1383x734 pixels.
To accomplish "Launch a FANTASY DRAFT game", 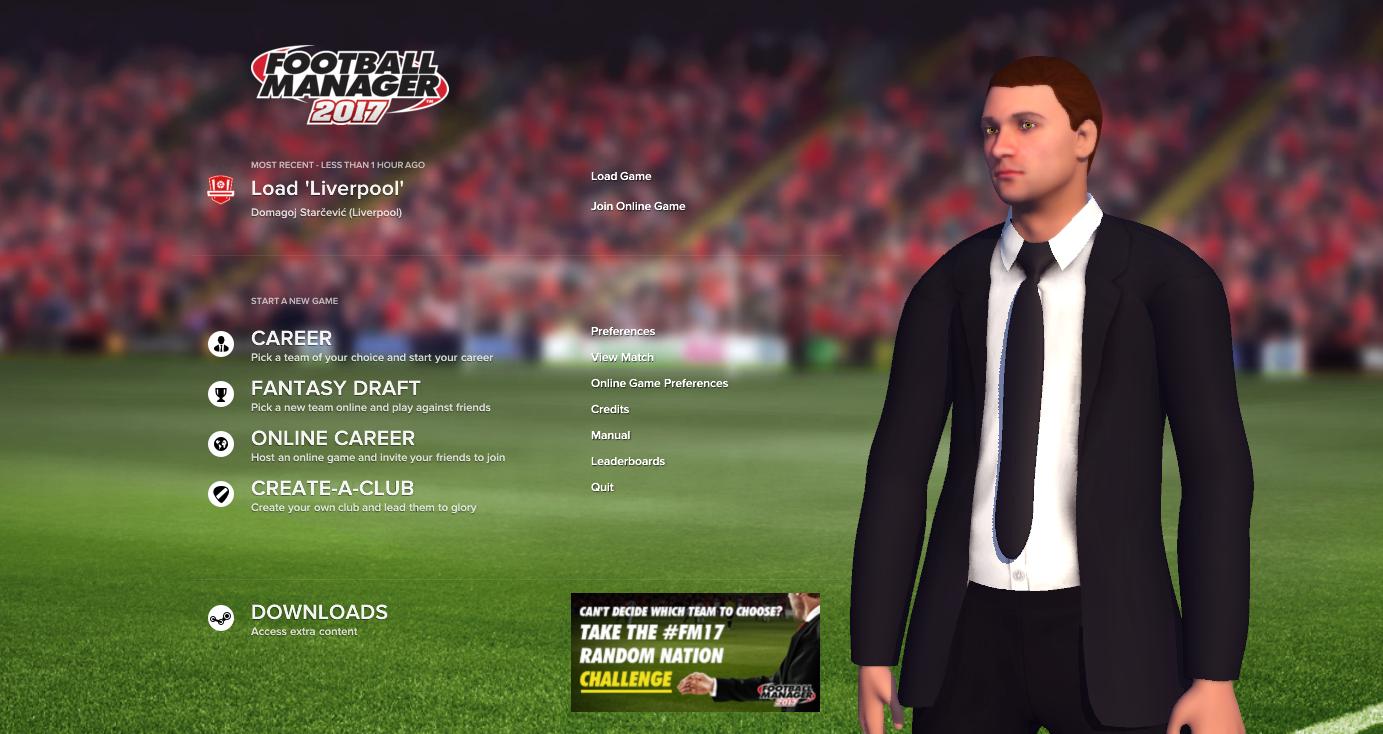I will (337, 388).
